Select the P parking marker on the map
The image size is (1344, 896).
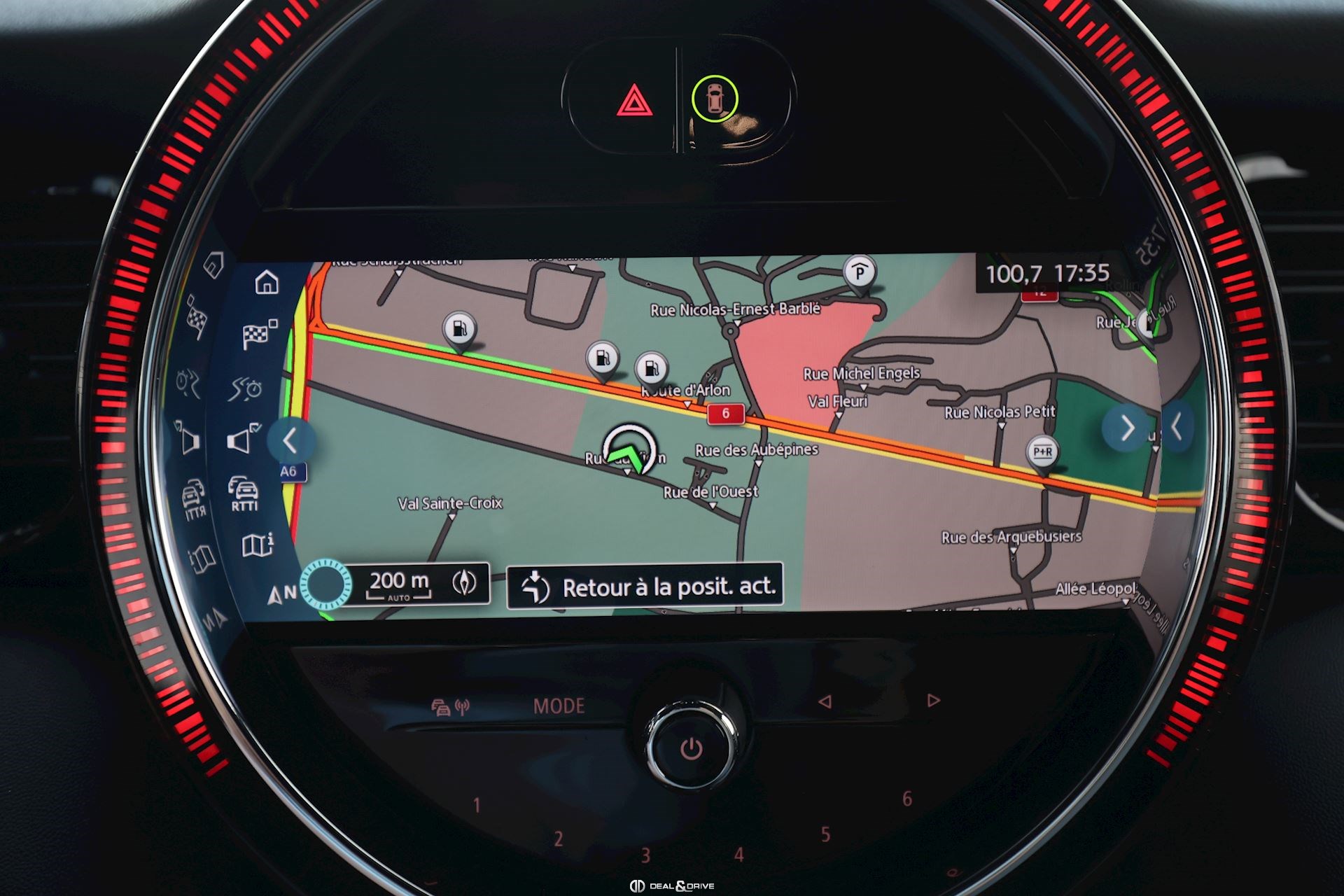860,272
